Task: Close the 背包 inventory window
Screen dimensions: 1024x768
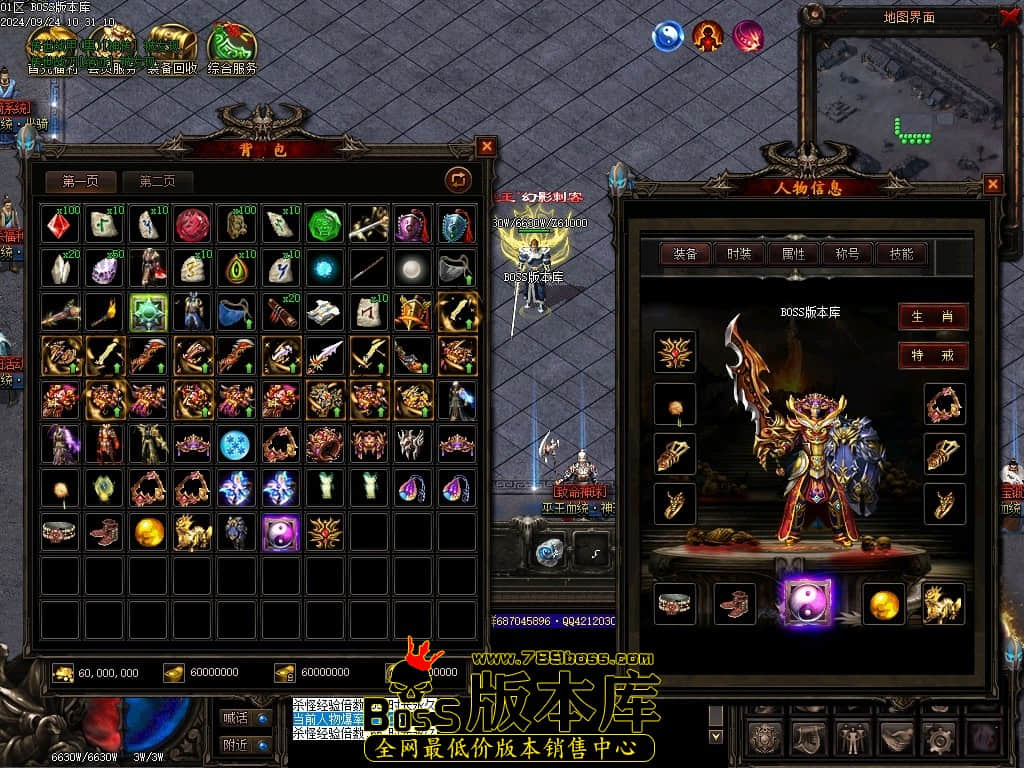Action: pos(486,147)
